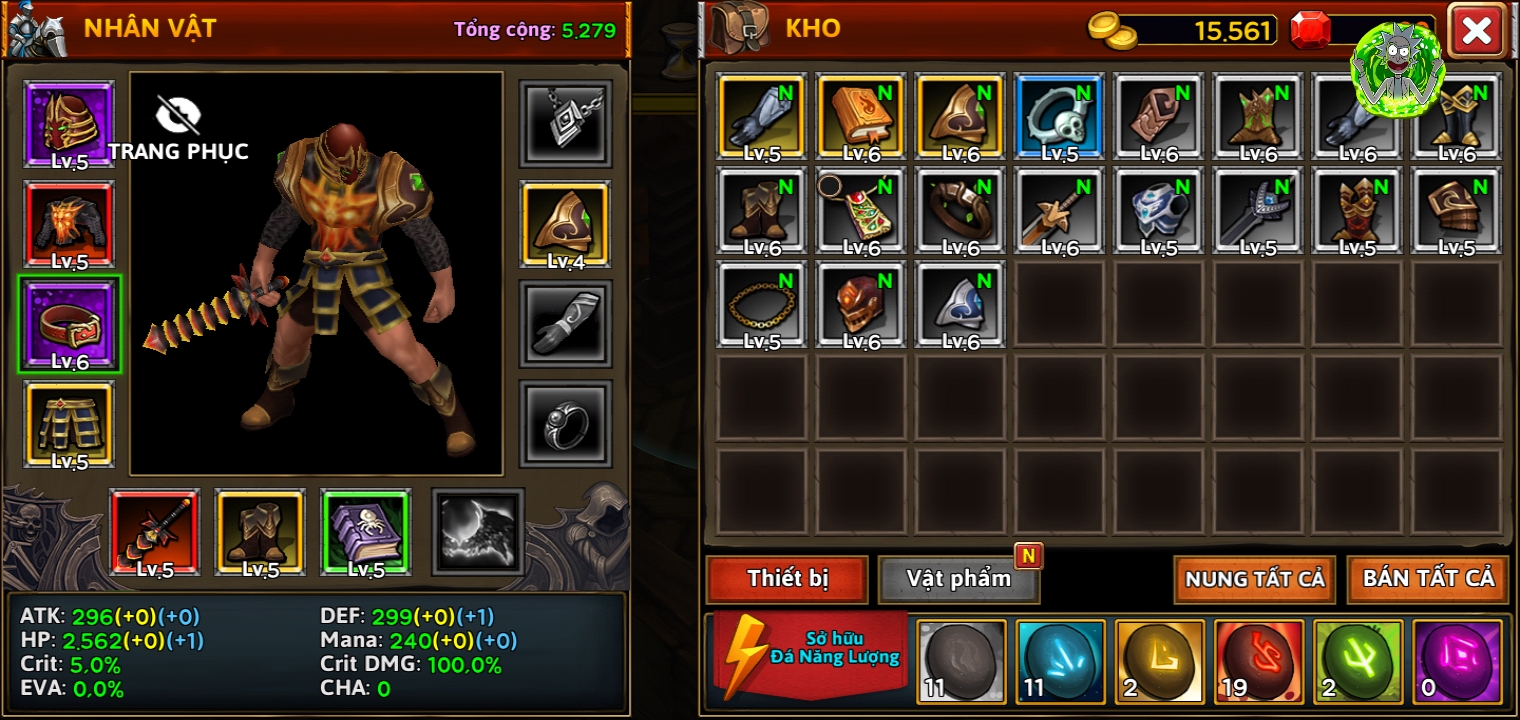The height and width of the screenshot is (720, 1520).
Task: Click the empty ring equipment slot
Action: click(x=565, y=425)
